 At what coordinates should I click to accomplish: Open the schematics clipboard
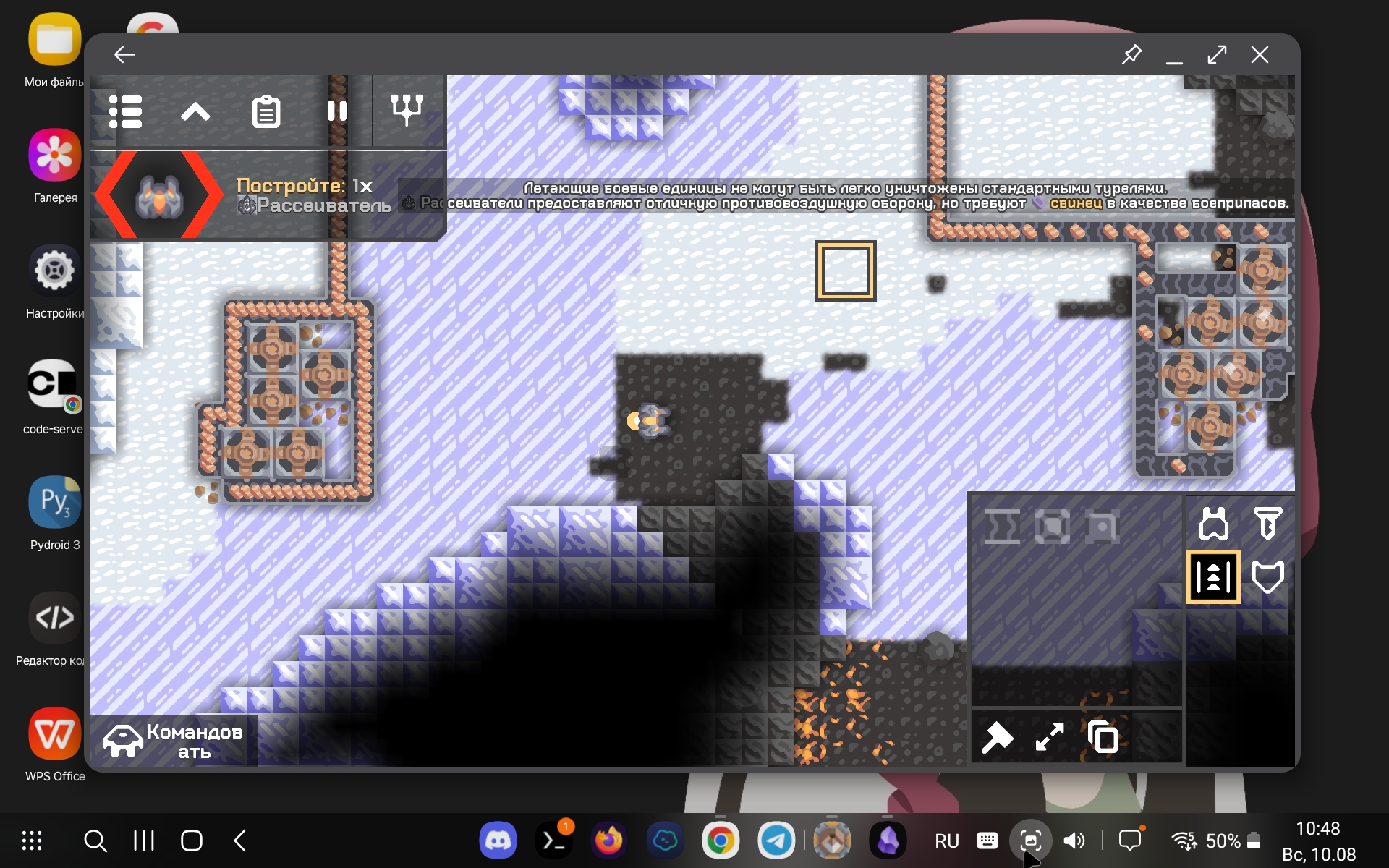pyautogui.click(x=266, y=111)
